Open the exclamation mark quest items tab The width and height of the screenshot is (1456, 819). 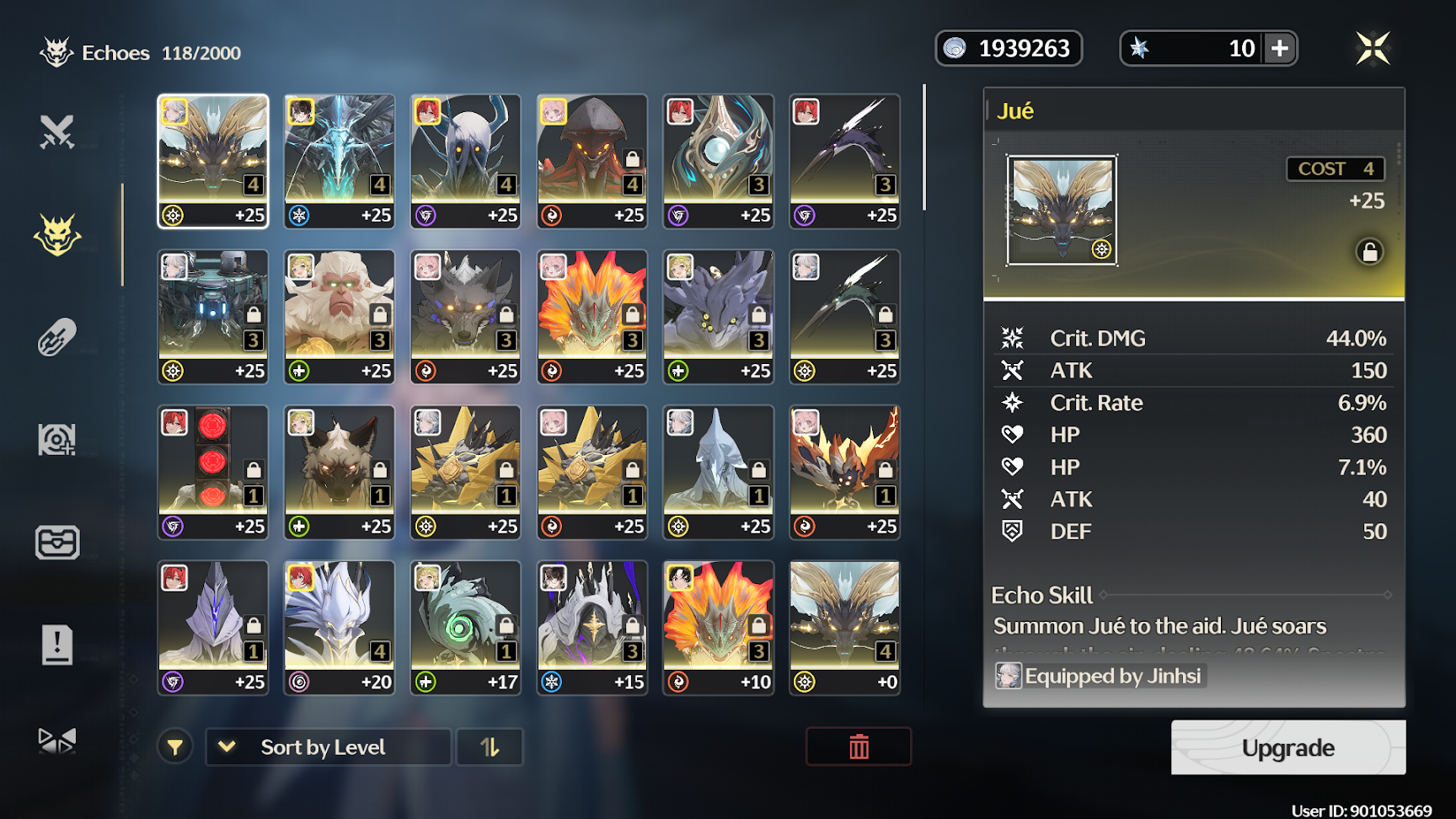tap(57, 645)
